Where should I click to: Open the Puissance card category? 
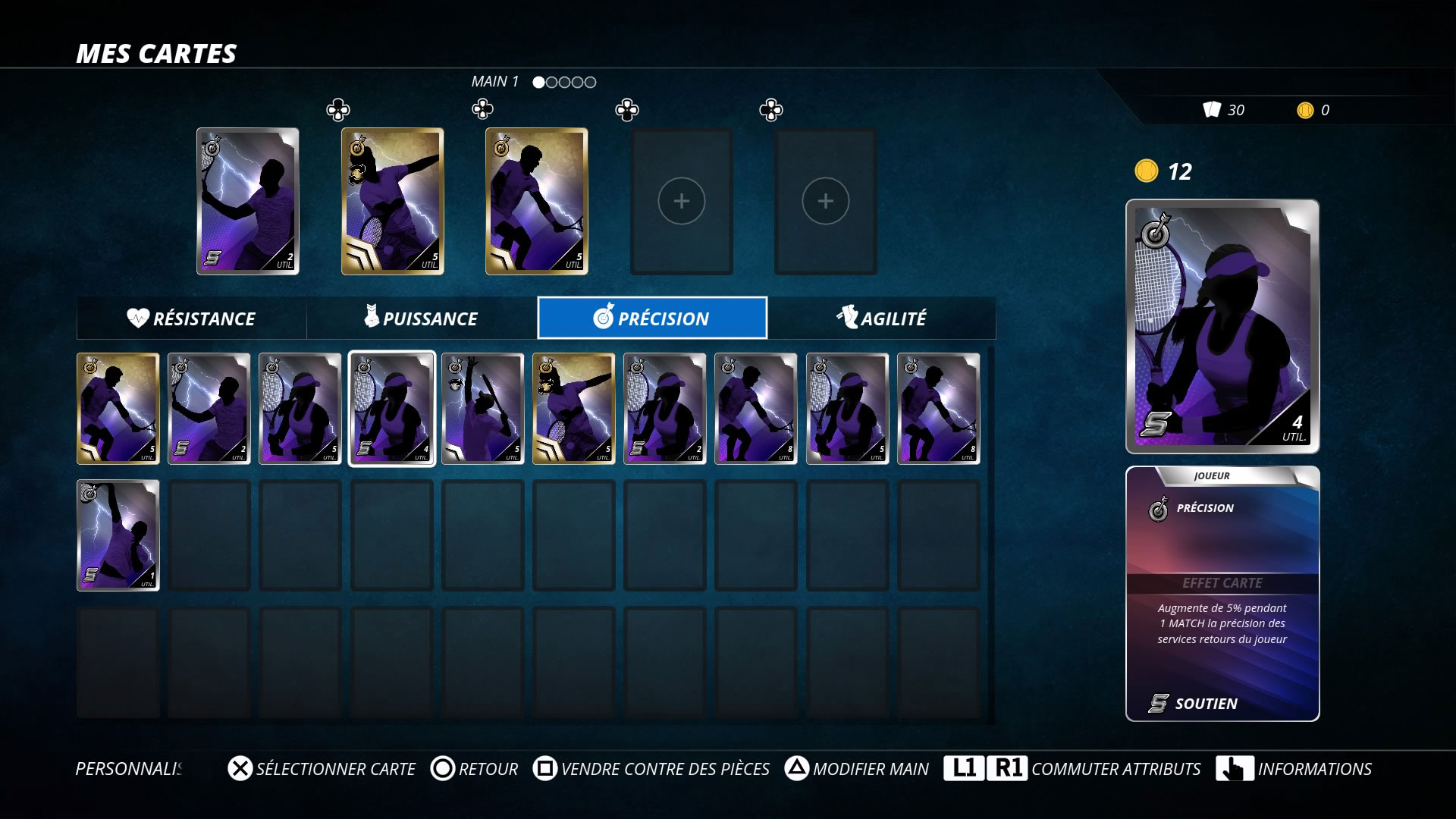pos(422,318)
